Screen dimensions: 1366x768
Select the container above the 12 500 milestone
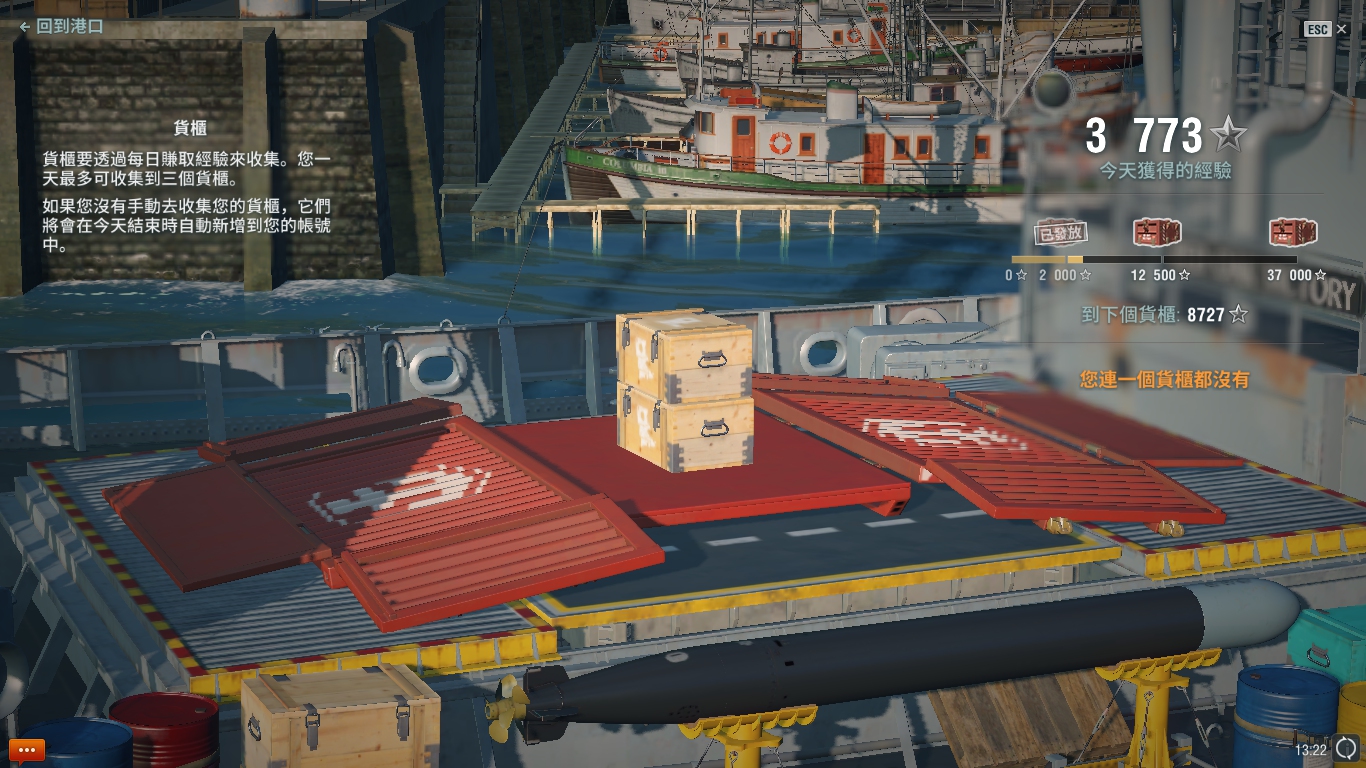[1157, 233]
